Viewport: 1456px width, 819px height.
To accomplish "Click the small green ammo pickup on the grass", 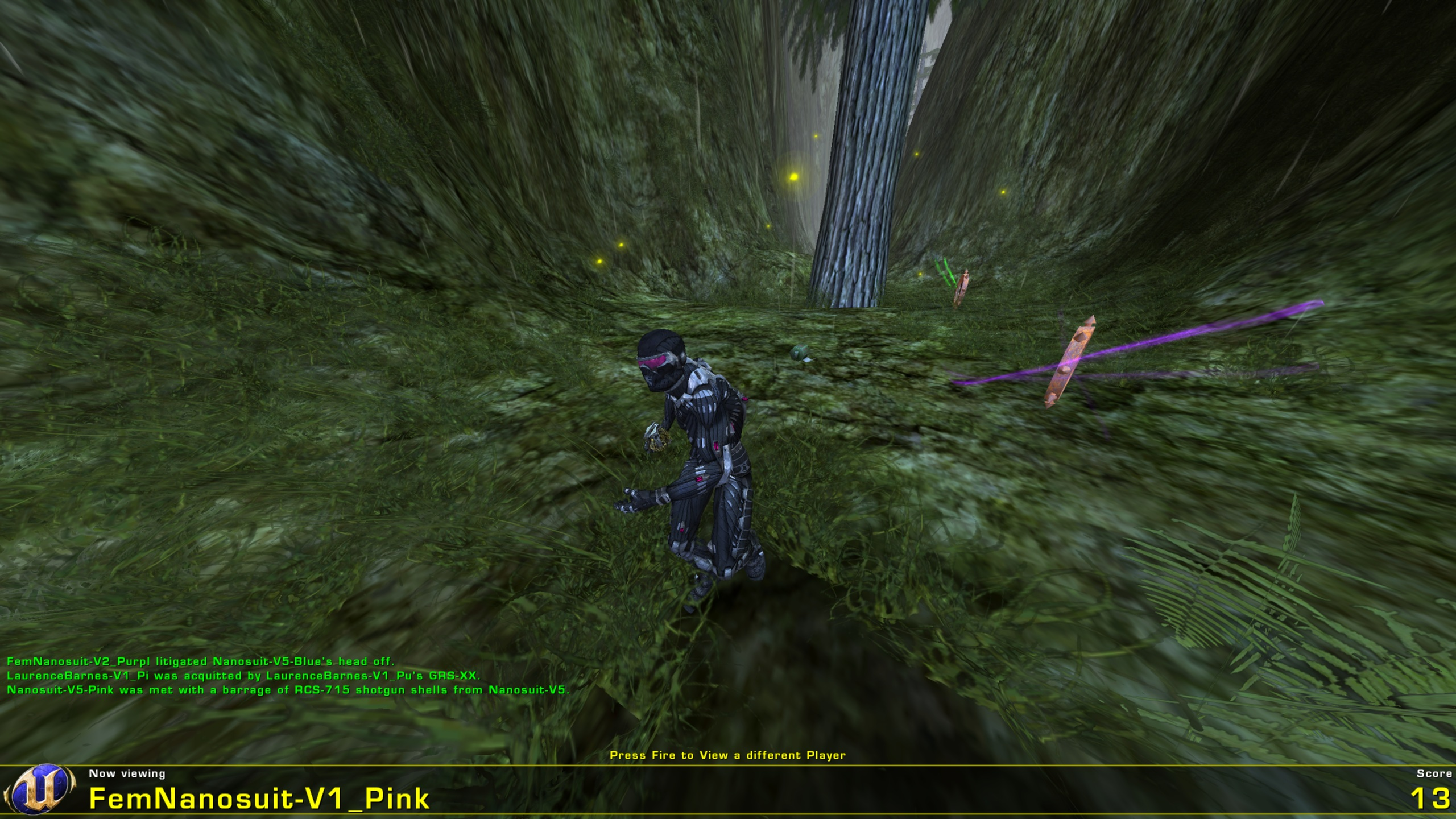I will point(798,354).
